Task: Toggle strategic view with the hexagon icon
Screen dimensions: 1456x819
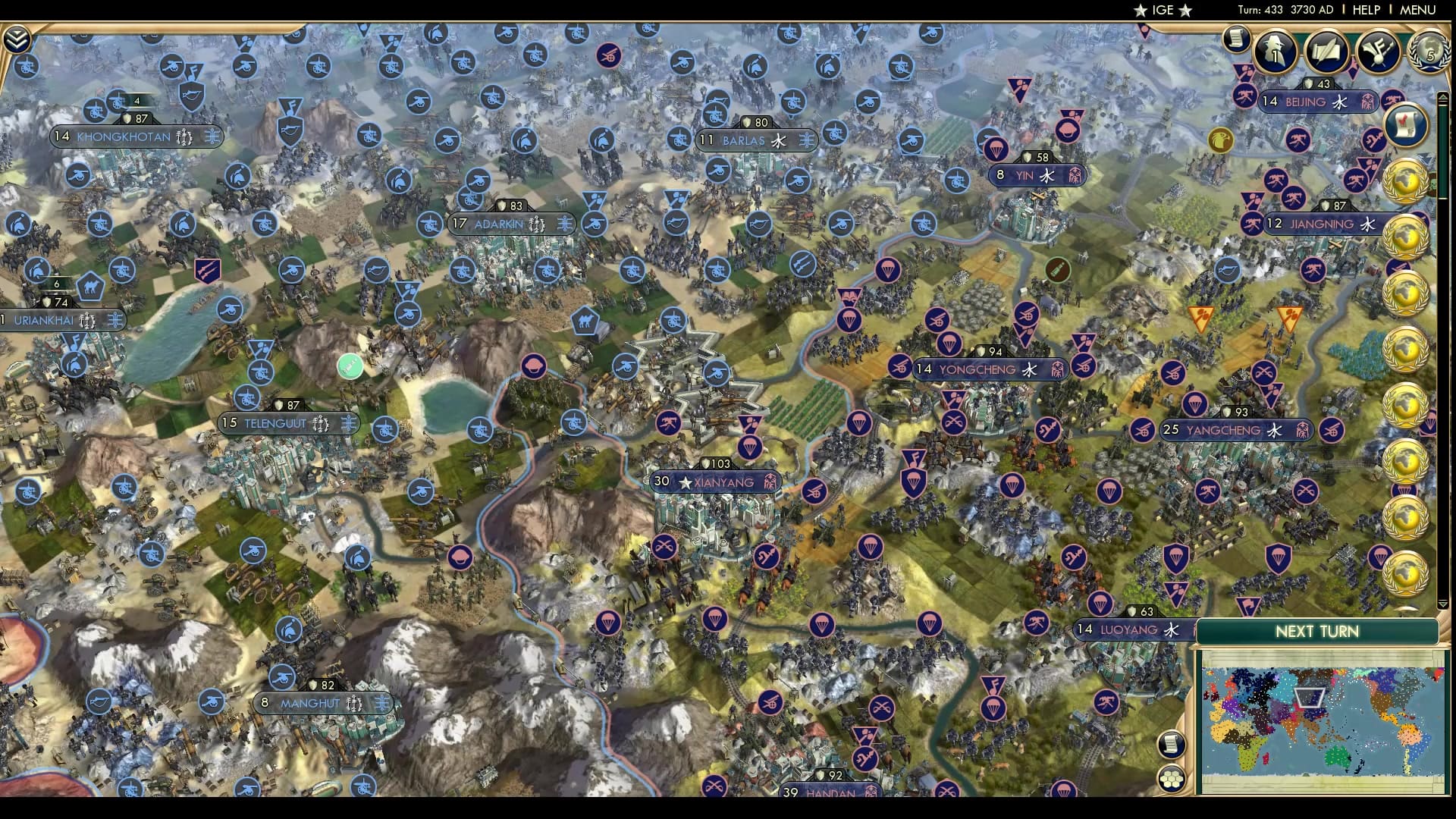Action: click(1172, 779)
